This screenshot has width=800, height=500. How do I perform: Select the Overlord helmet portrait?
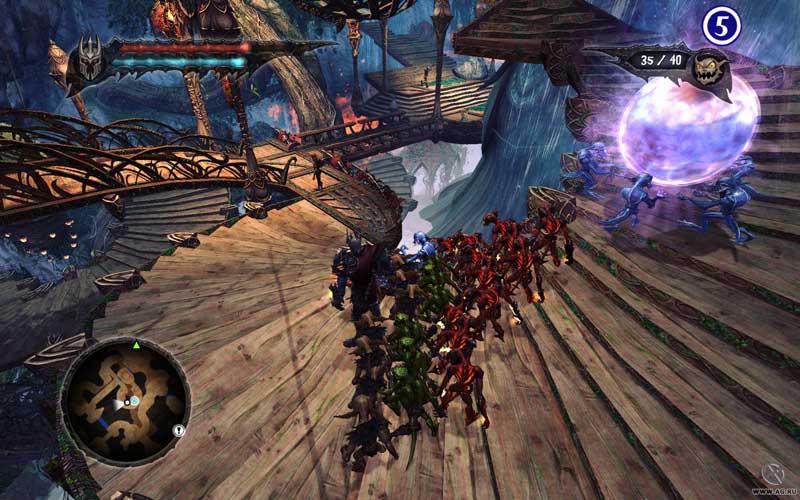(x=92, y=58)
